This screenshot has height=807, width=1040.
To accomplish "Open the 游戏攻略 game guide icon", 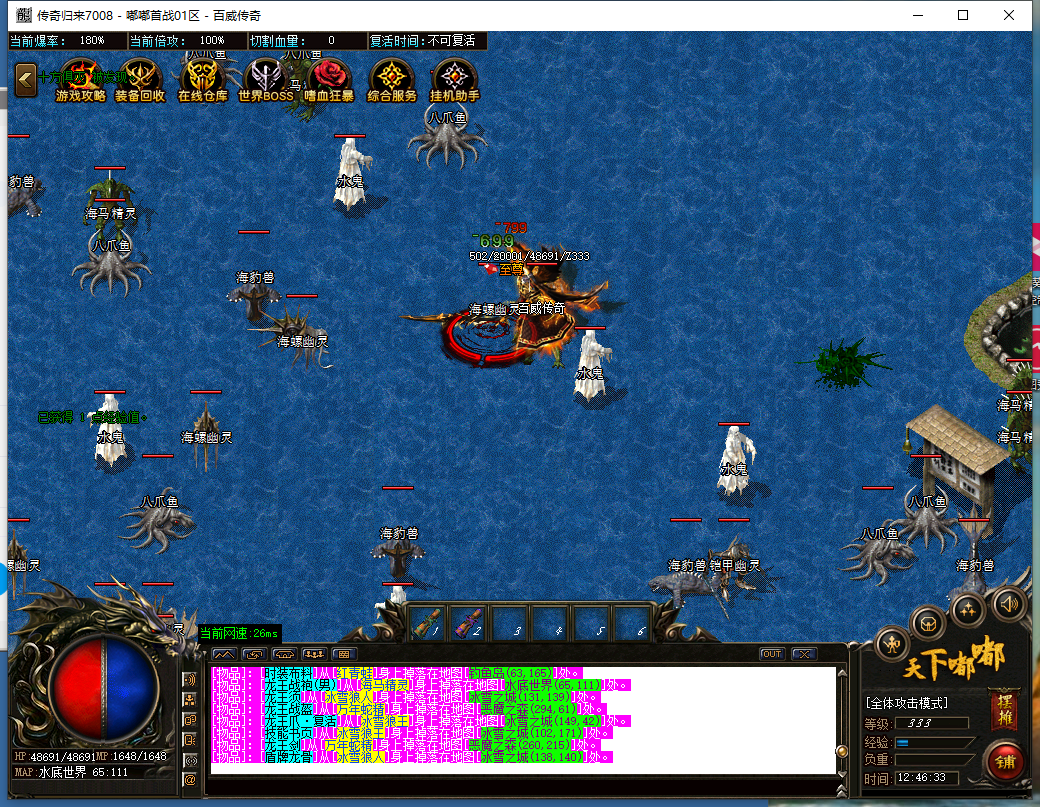I will (x=81, y=79).
